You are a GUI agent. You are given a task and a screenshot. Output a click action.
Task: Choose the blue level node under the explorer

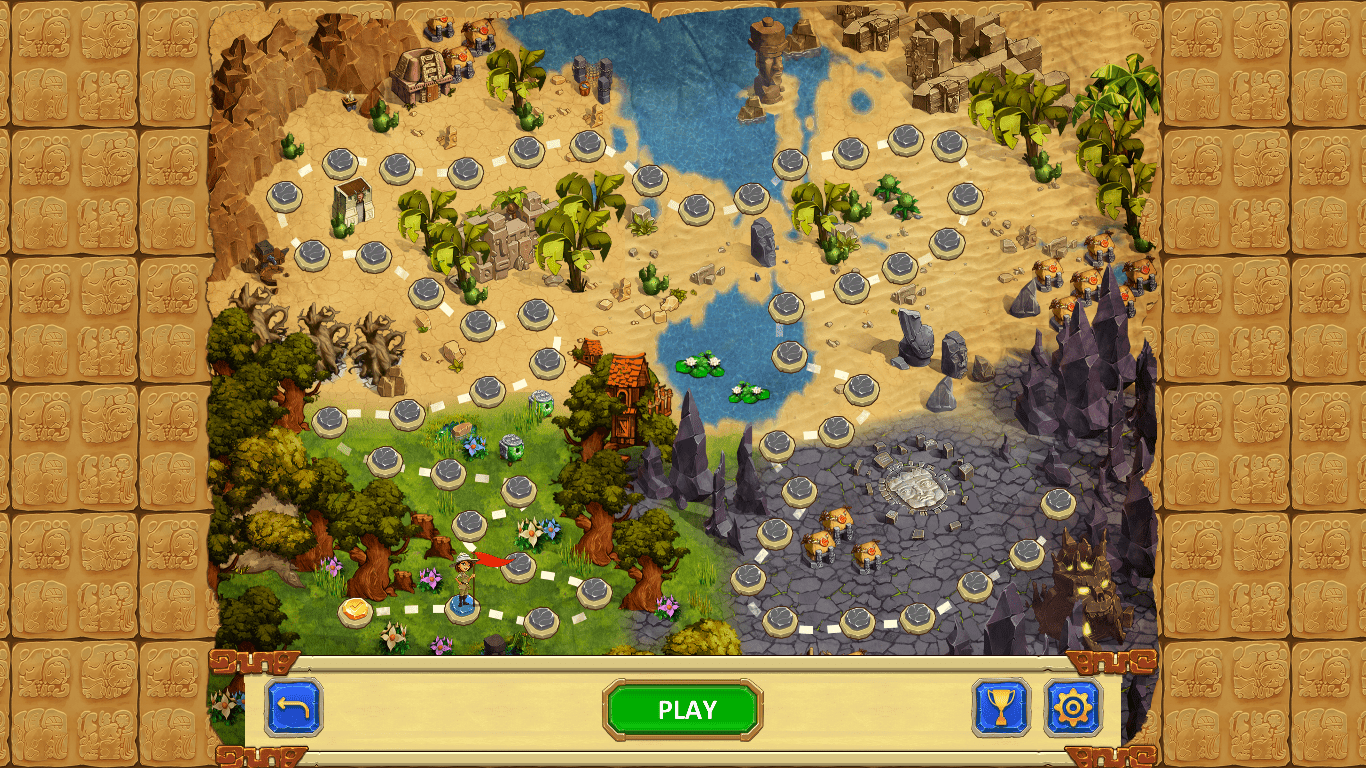point(462,607)
